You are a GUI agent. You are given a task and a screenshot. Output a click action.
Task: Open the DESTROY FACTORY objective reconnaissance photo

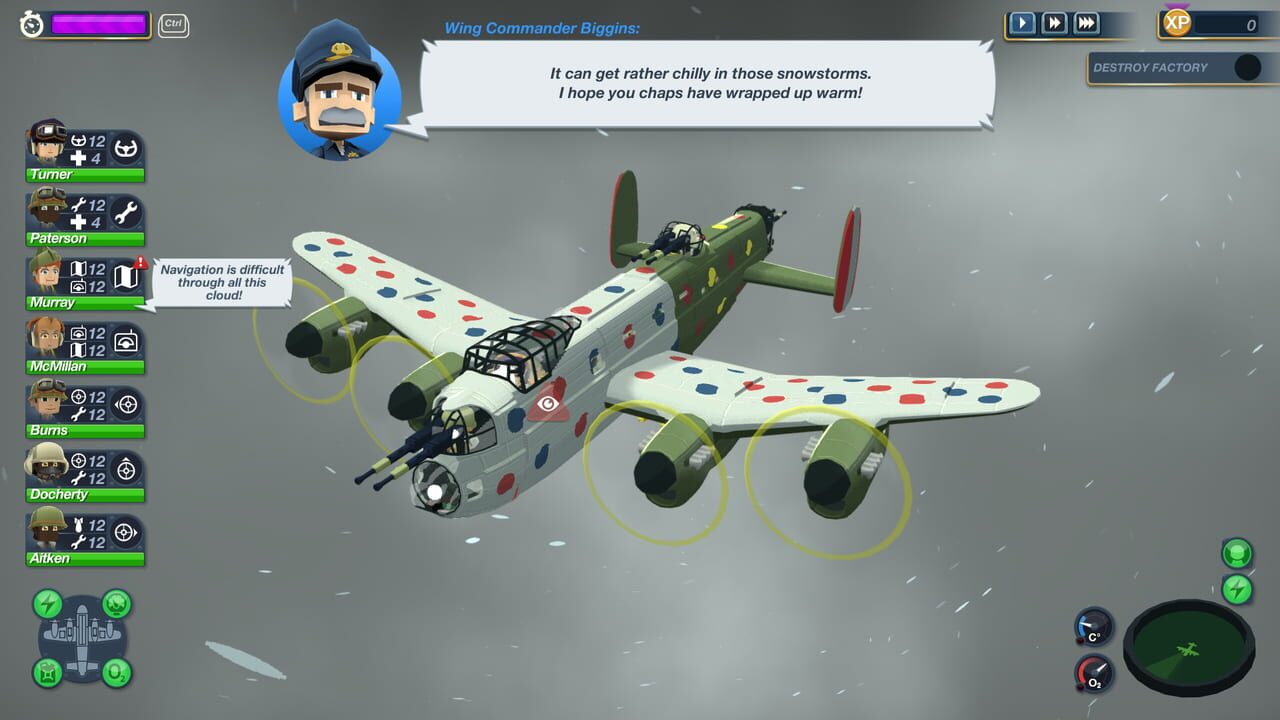tap(1246, 68)
